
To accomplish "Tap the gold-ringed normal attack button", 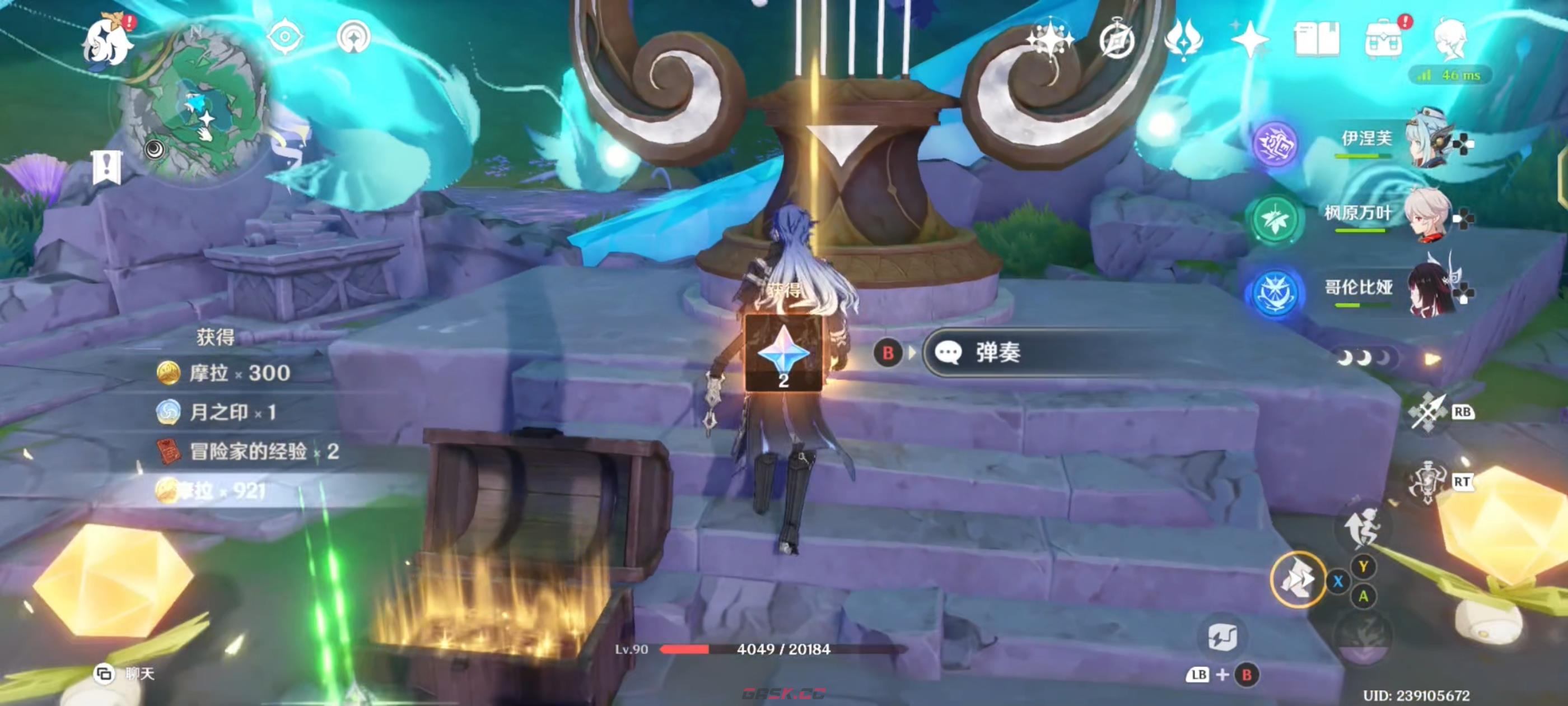I will (x=1298, y=579).
